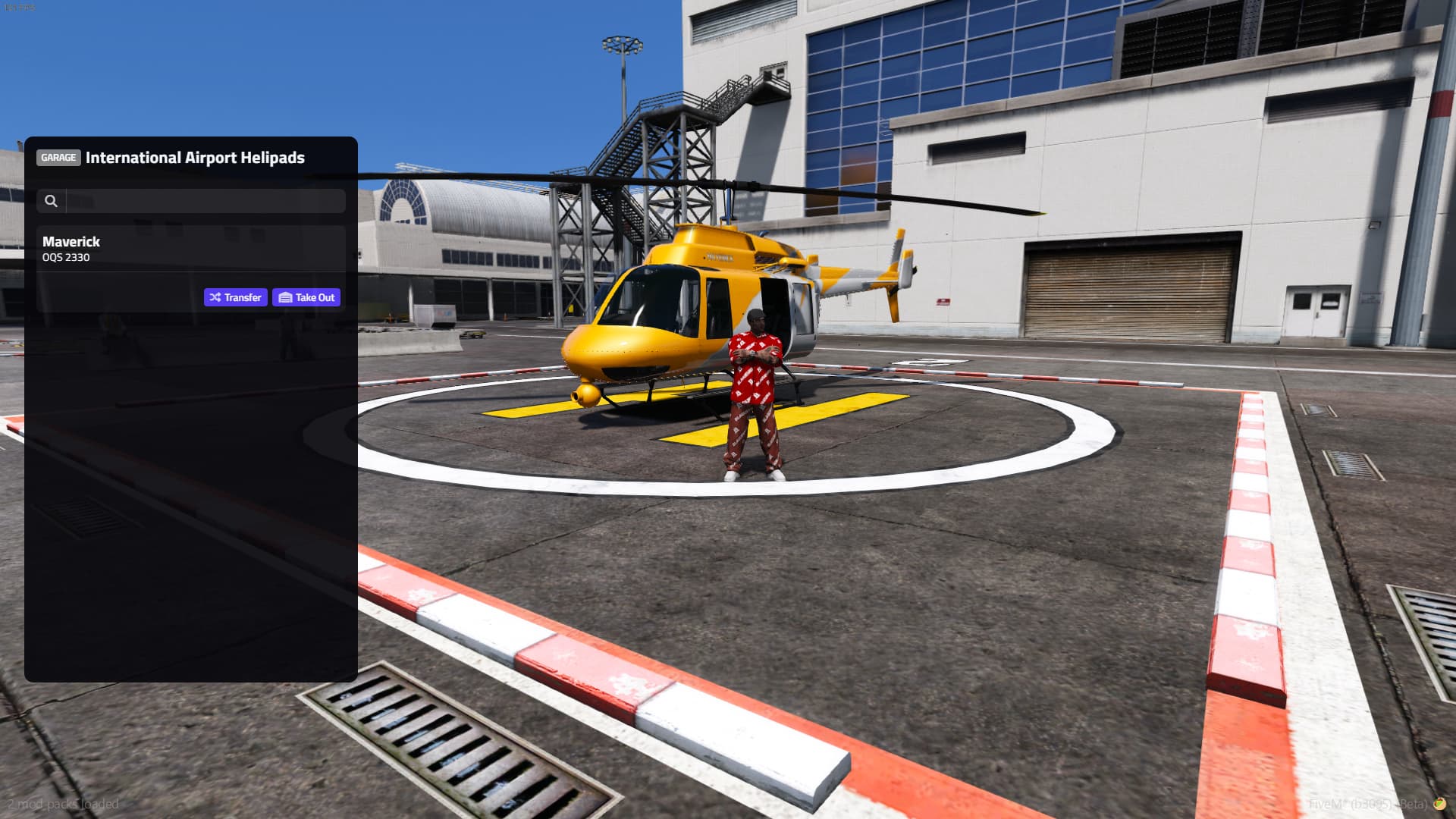Image resolution: width=1456 pixels, height=819 pixels.
Task: Click the GARAGE badge next to the title
Action: [58, 158]
